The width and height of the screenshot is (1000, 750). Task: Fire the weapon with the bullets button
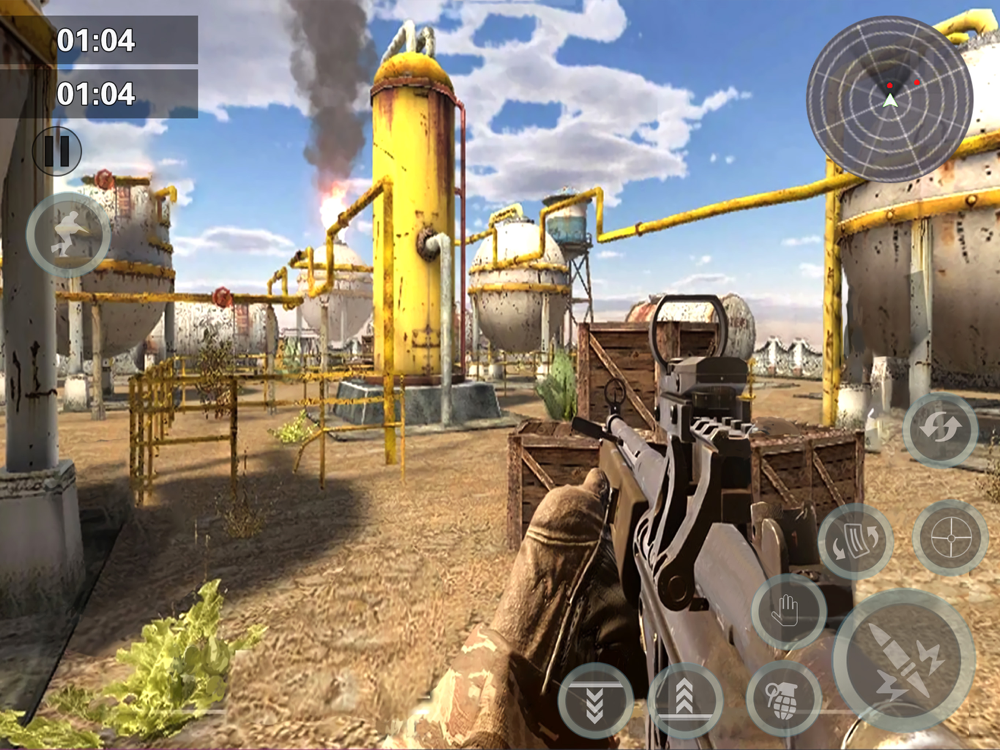pyautogui.click(x=904, y=660)
